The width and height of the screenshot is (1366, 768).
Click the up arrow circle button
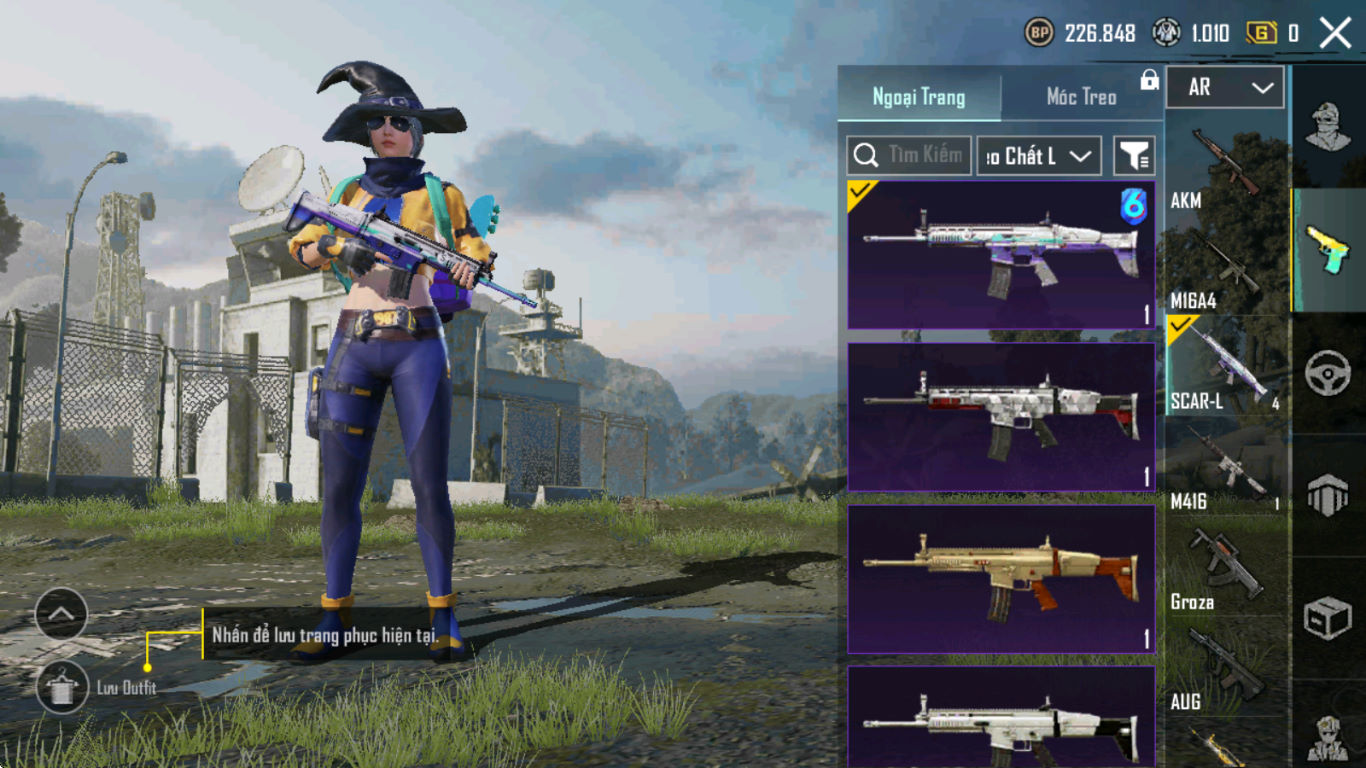pos(62,613)
